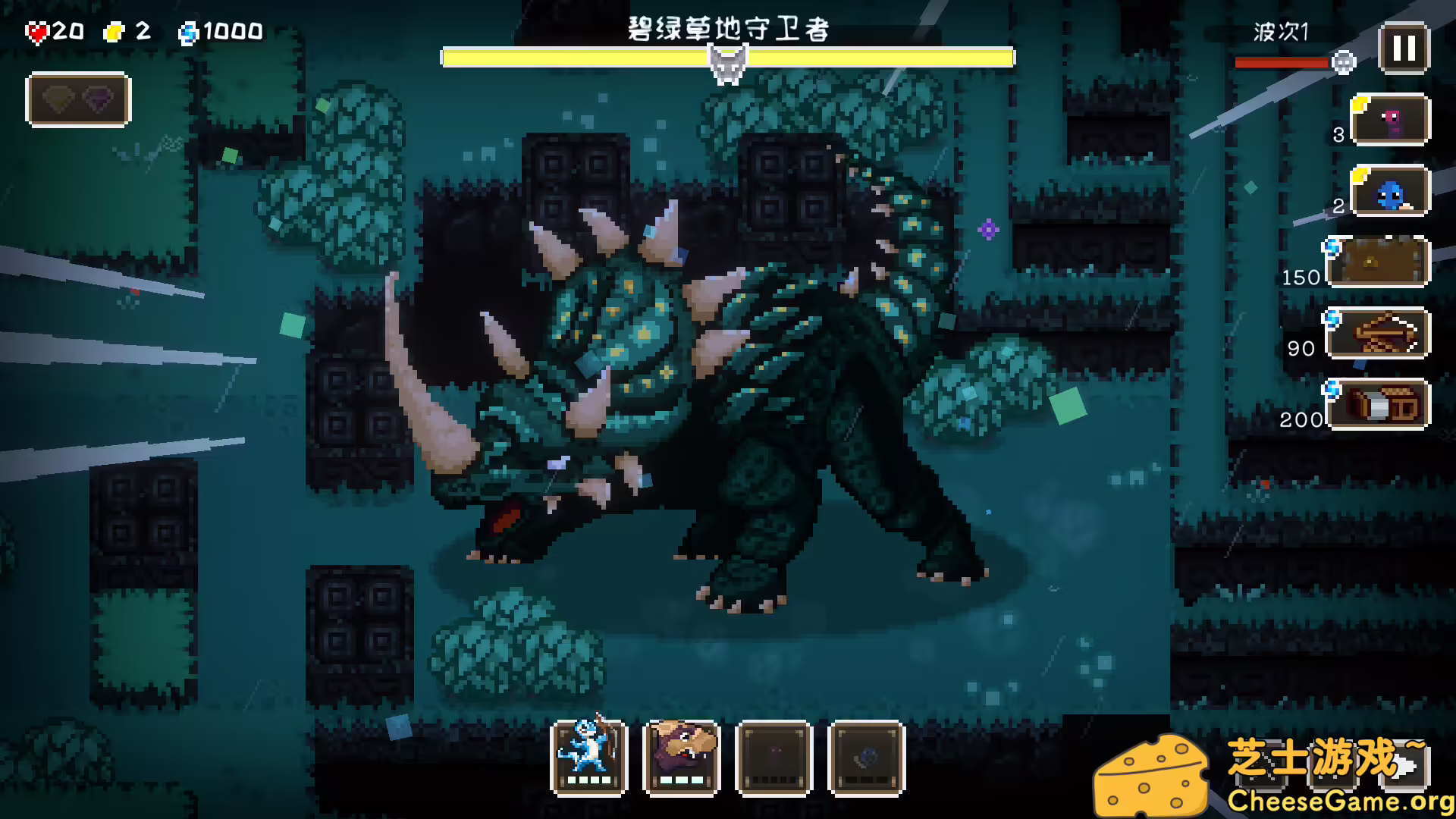Expand the 波次1 wave indicator
The height and width of the screenshot is (819, 1456).
coord(1280,32)
